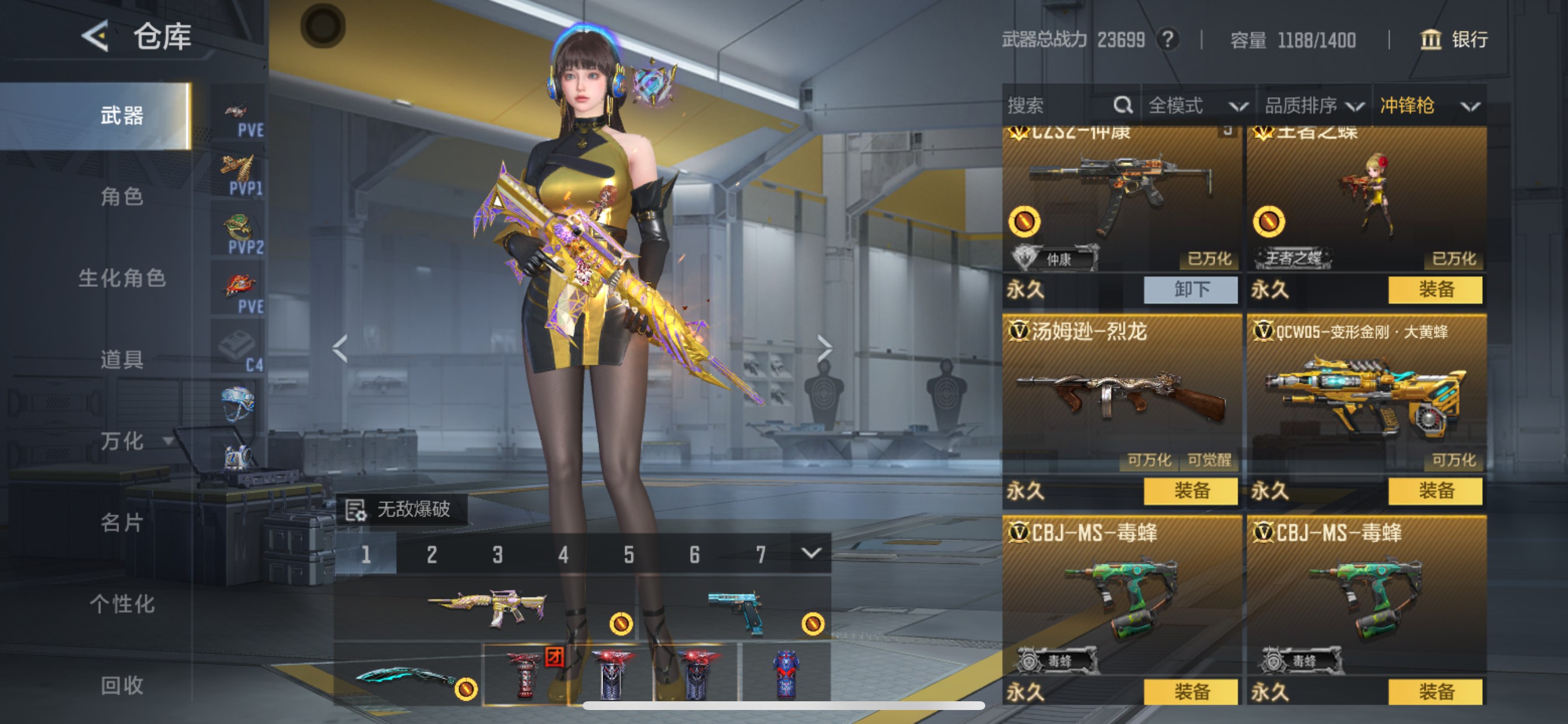Select the 道具 section
1568x724 pixels.
[122, 360]
